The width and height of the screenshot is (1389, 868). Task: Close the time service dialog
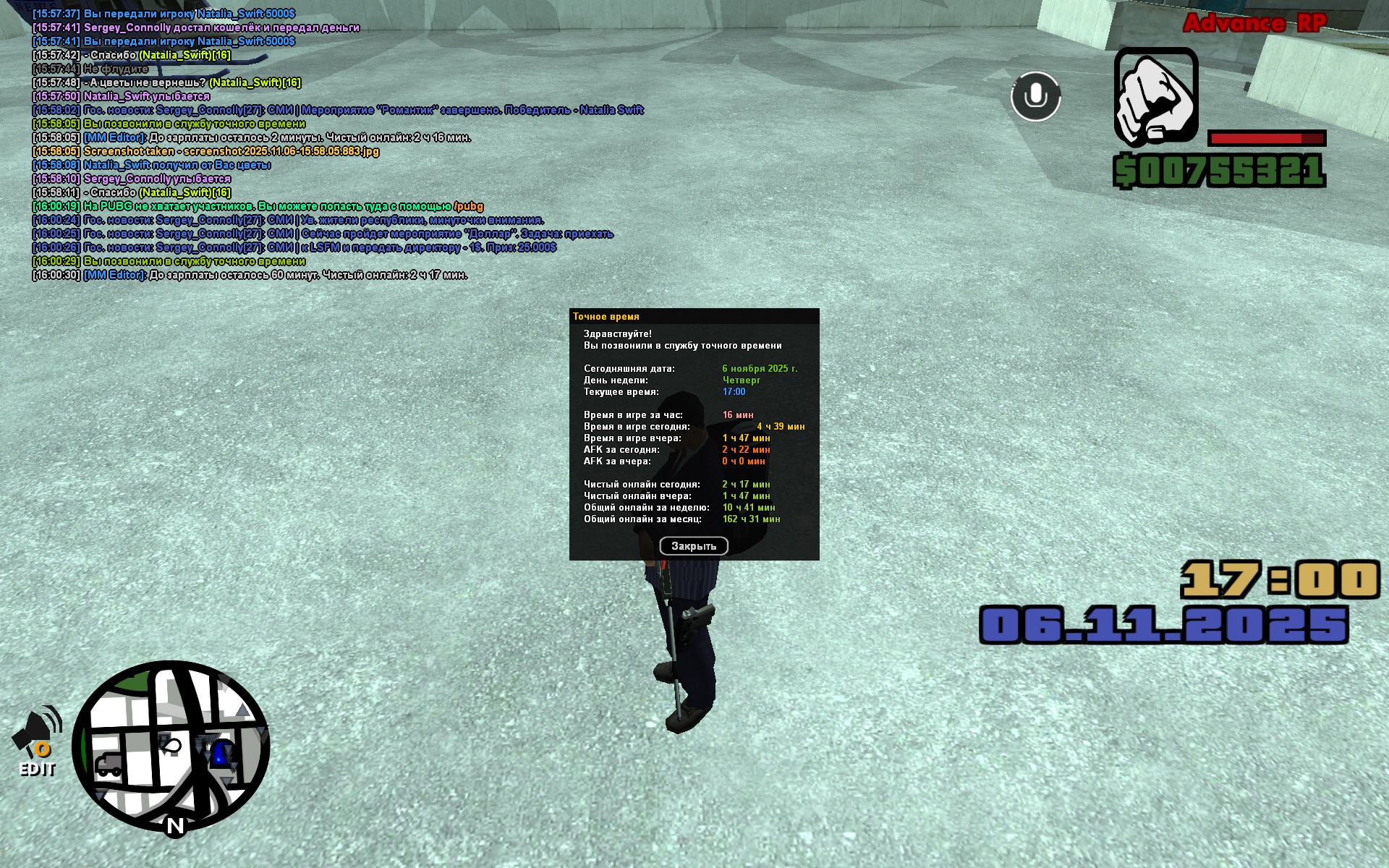[x=693, y=546]
